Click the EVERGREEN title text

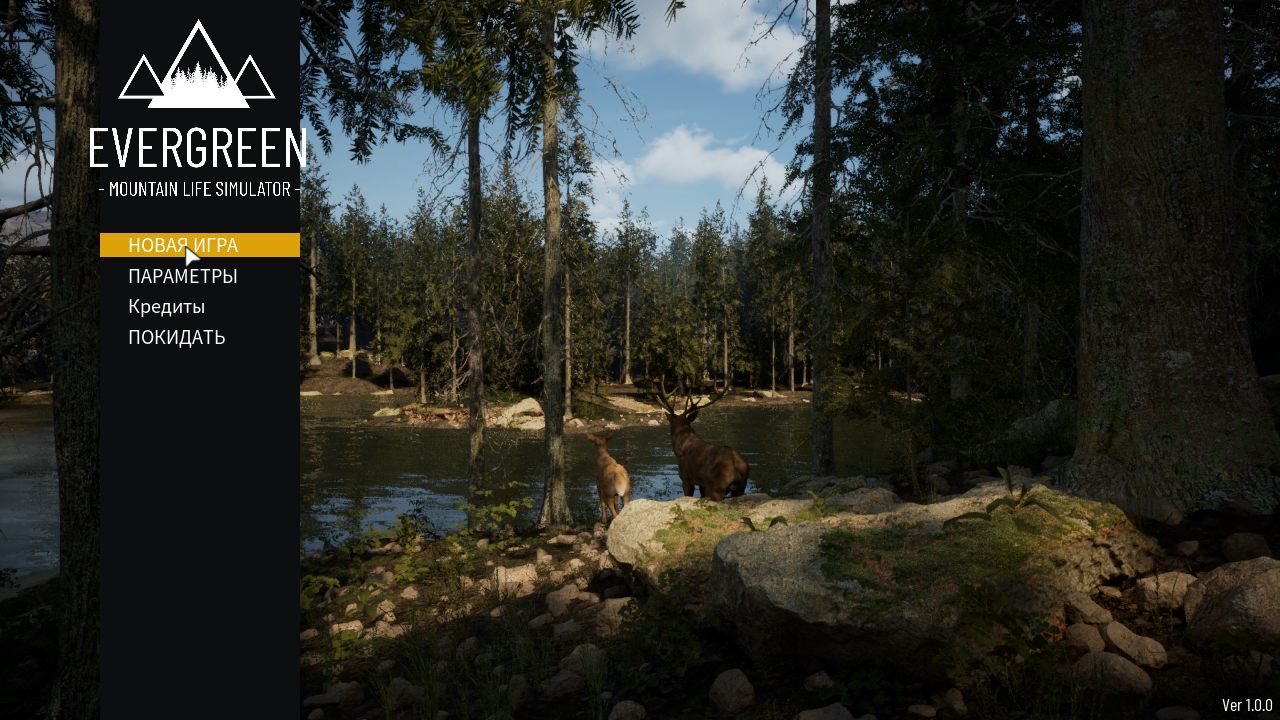[x=199, y=150]
